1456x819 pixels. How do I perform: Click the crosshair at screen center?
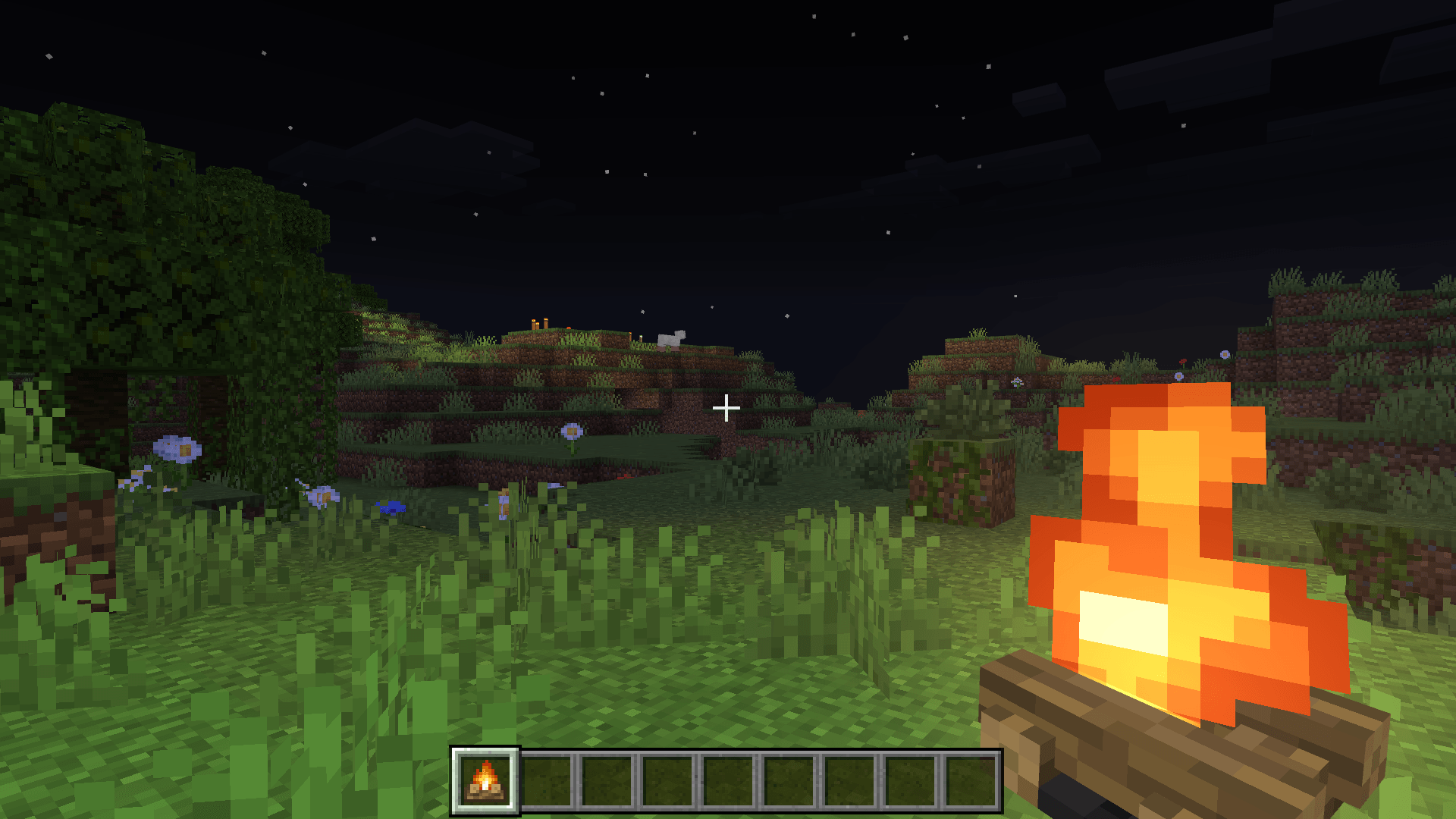tap(726, 408)
